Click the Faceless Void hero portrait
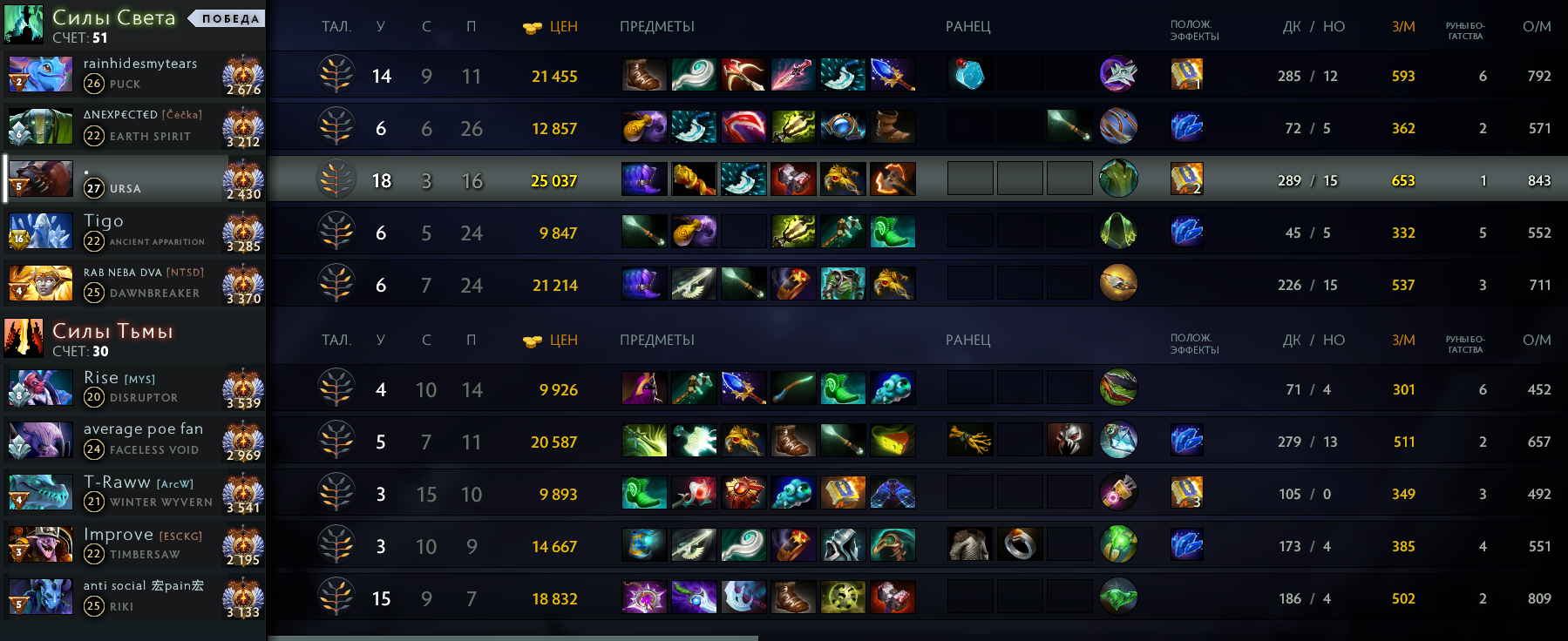 (40, 441)
